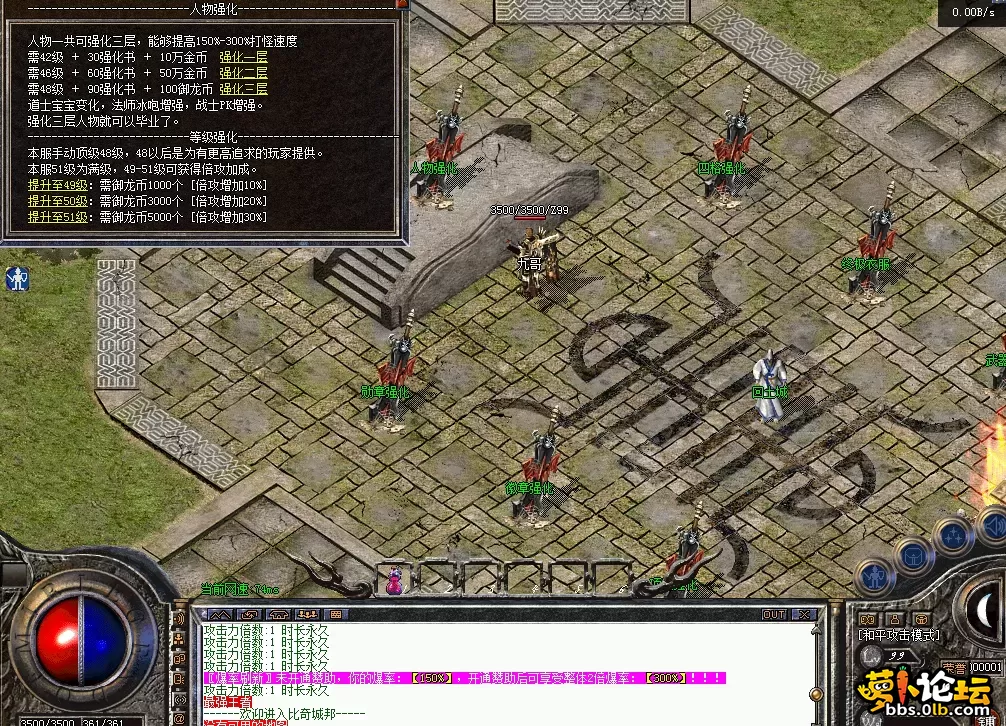This screenshot has width=1006, height=726.
Task: Open the bag inventory round button
Action: coord(913,553)
